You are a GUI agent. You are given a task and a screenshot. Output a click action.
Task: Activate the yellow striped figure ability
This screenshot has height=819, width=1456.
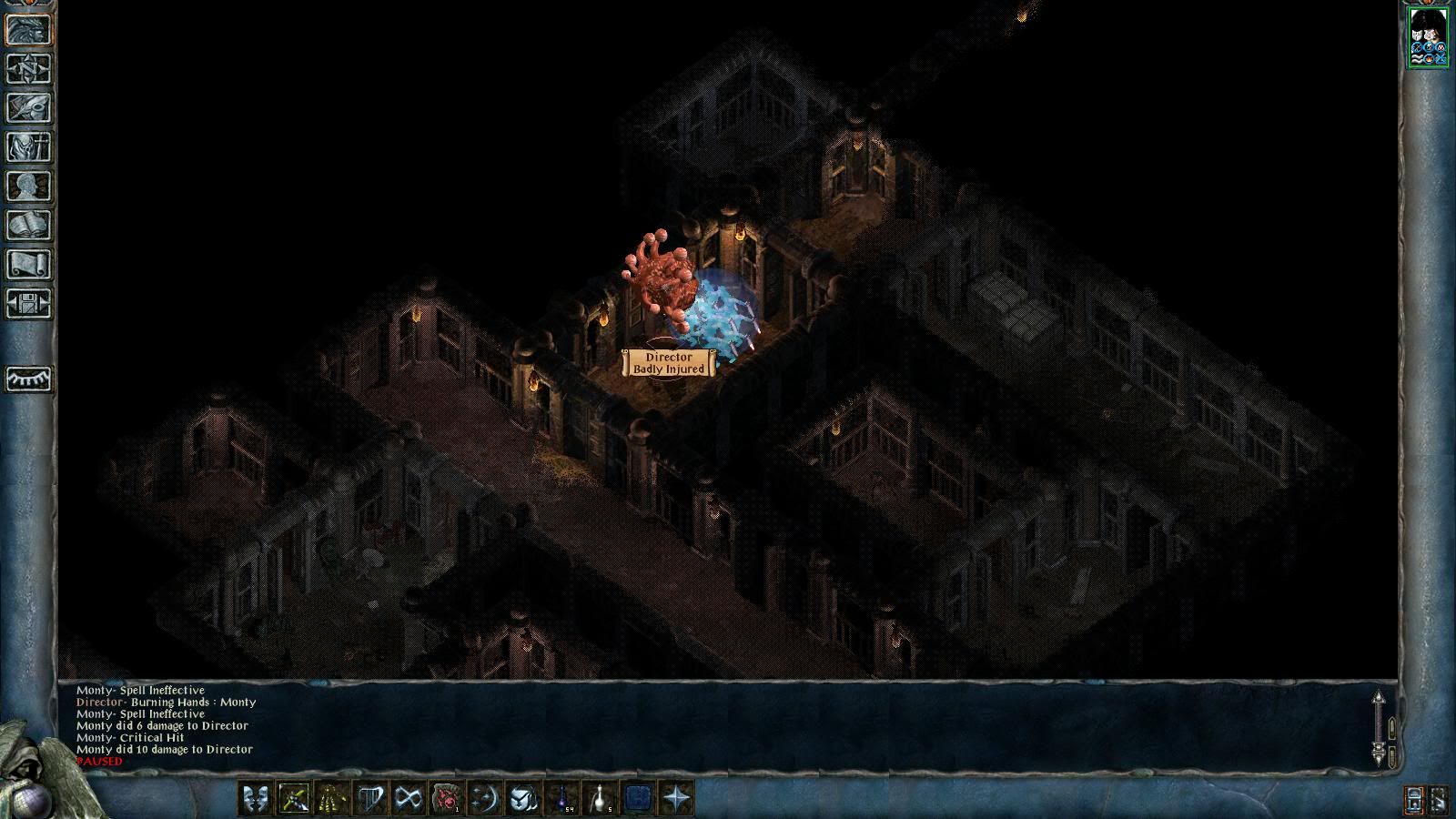(x=331, y=799)
